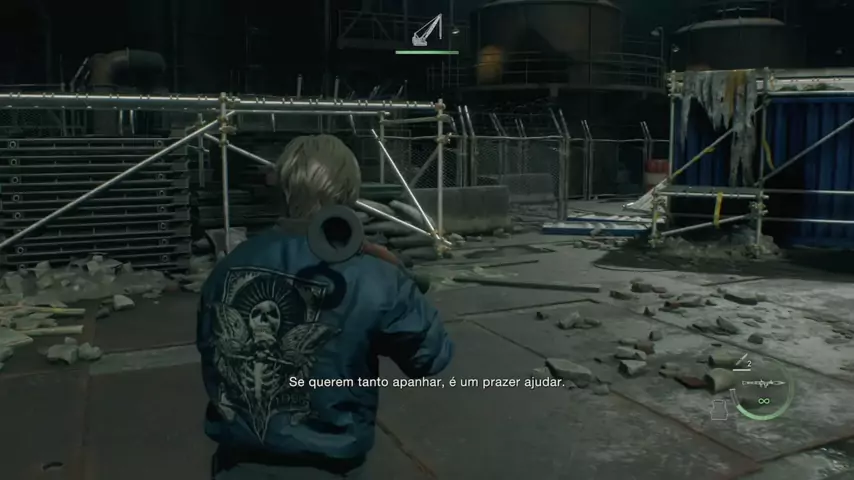Click the combat knife icon
The width and height of the screenshot is (854, 480).
click(742, 361)
